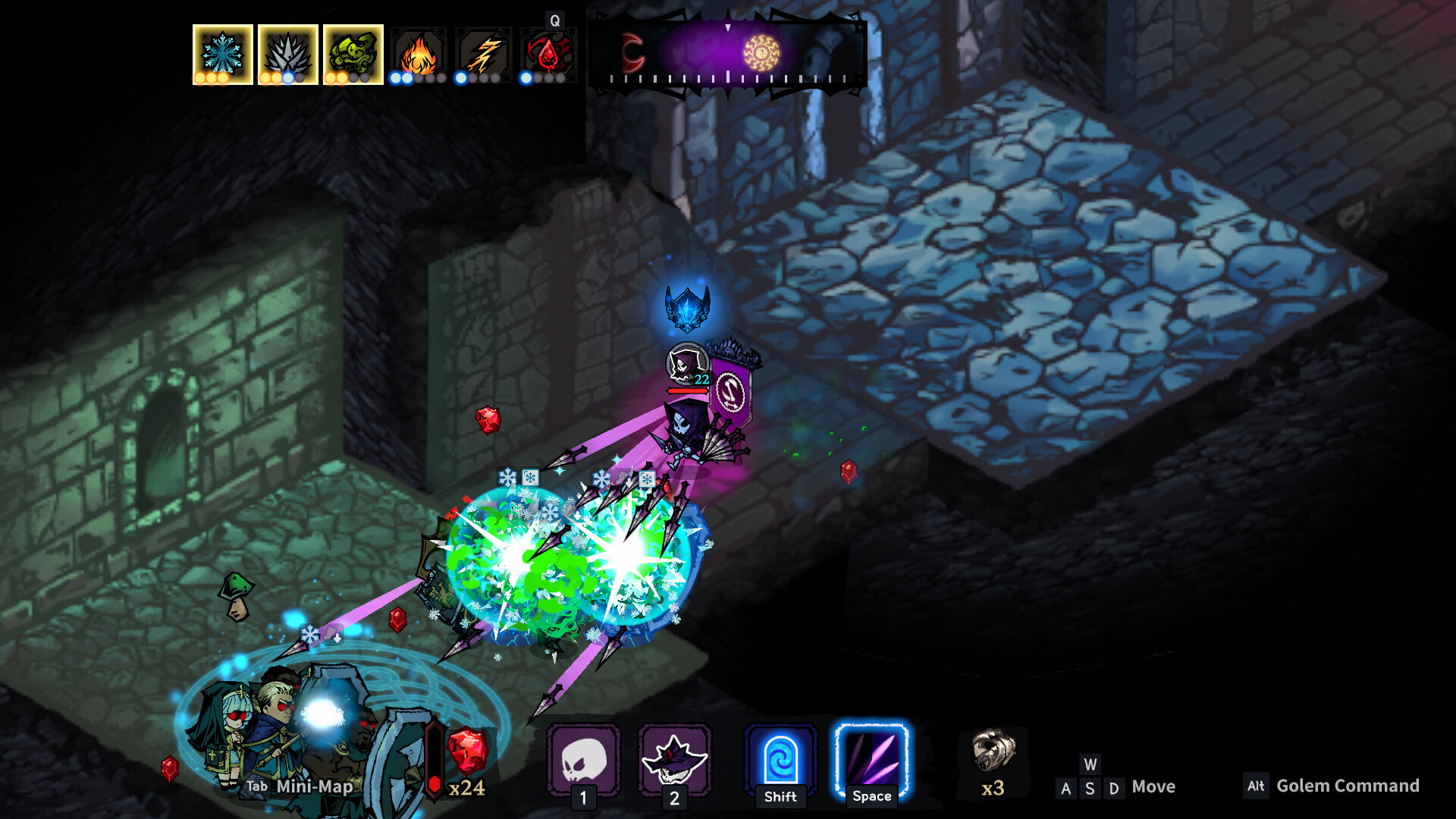Image resolution: width=1456 pixels, height=819 pixels.
Task: Trigger the blue portal Shift ability
Action: tap(780, 759)
